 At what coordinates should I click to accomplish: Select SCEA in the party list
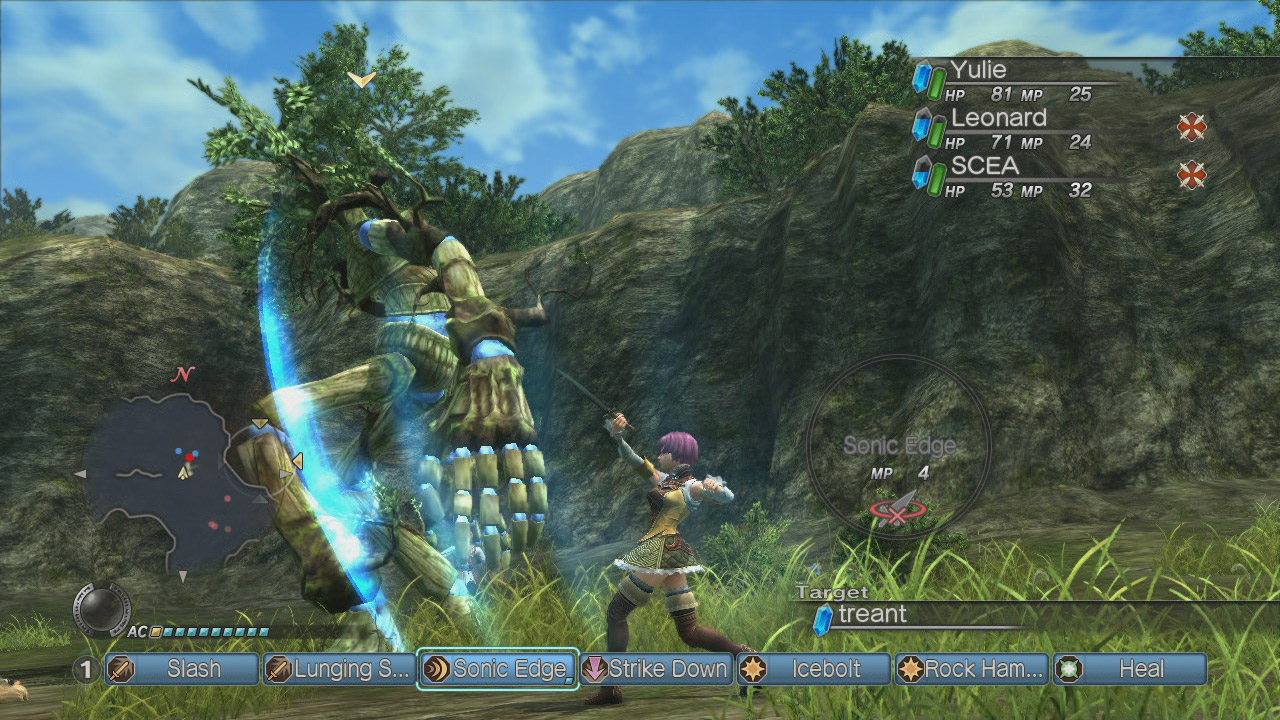[1010, 176]
